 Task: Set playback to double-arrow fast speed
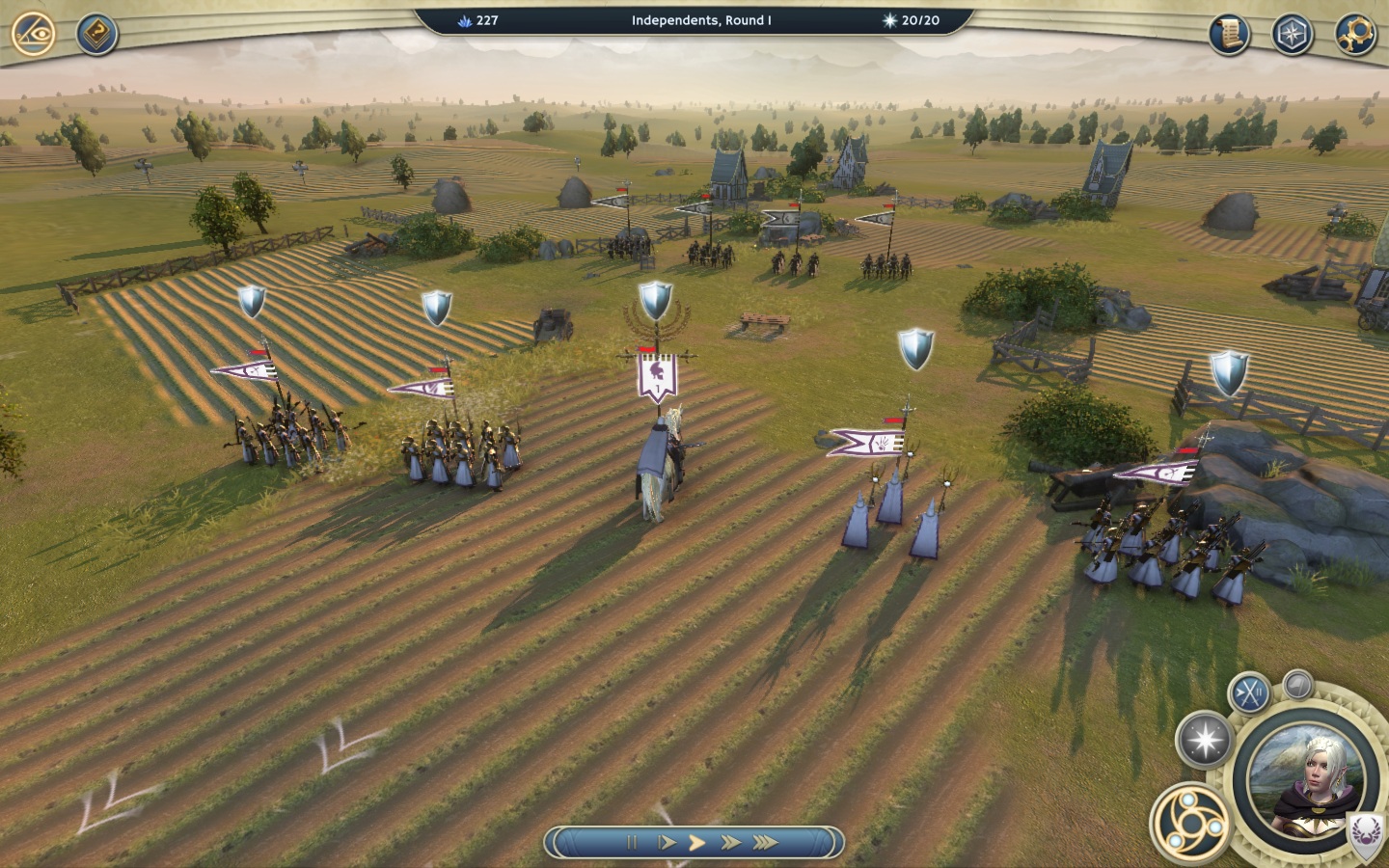coord(731,842)
